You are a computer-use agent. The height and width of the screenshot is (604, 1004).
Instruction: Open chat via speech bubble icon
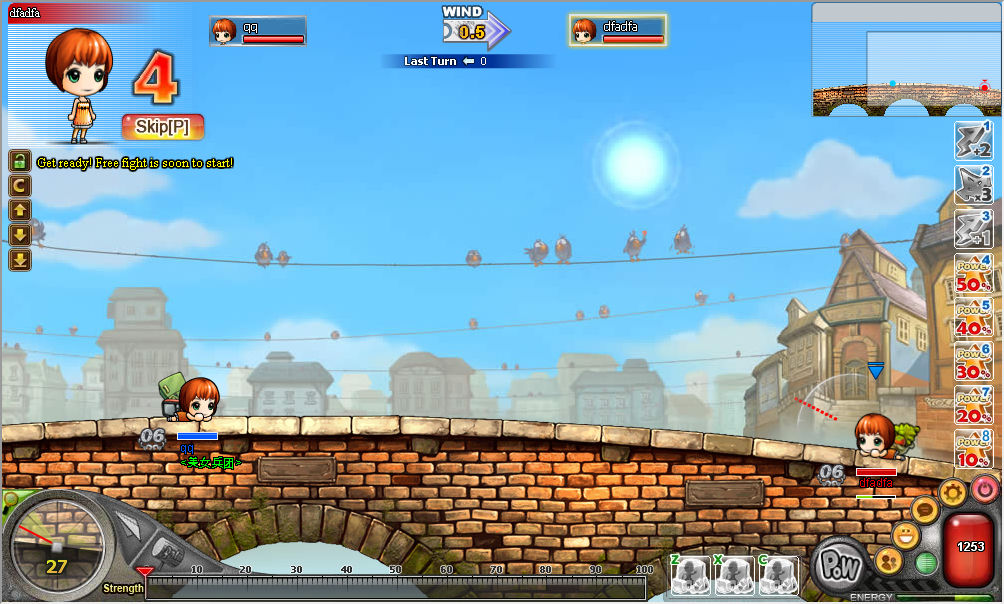point(925,511)
